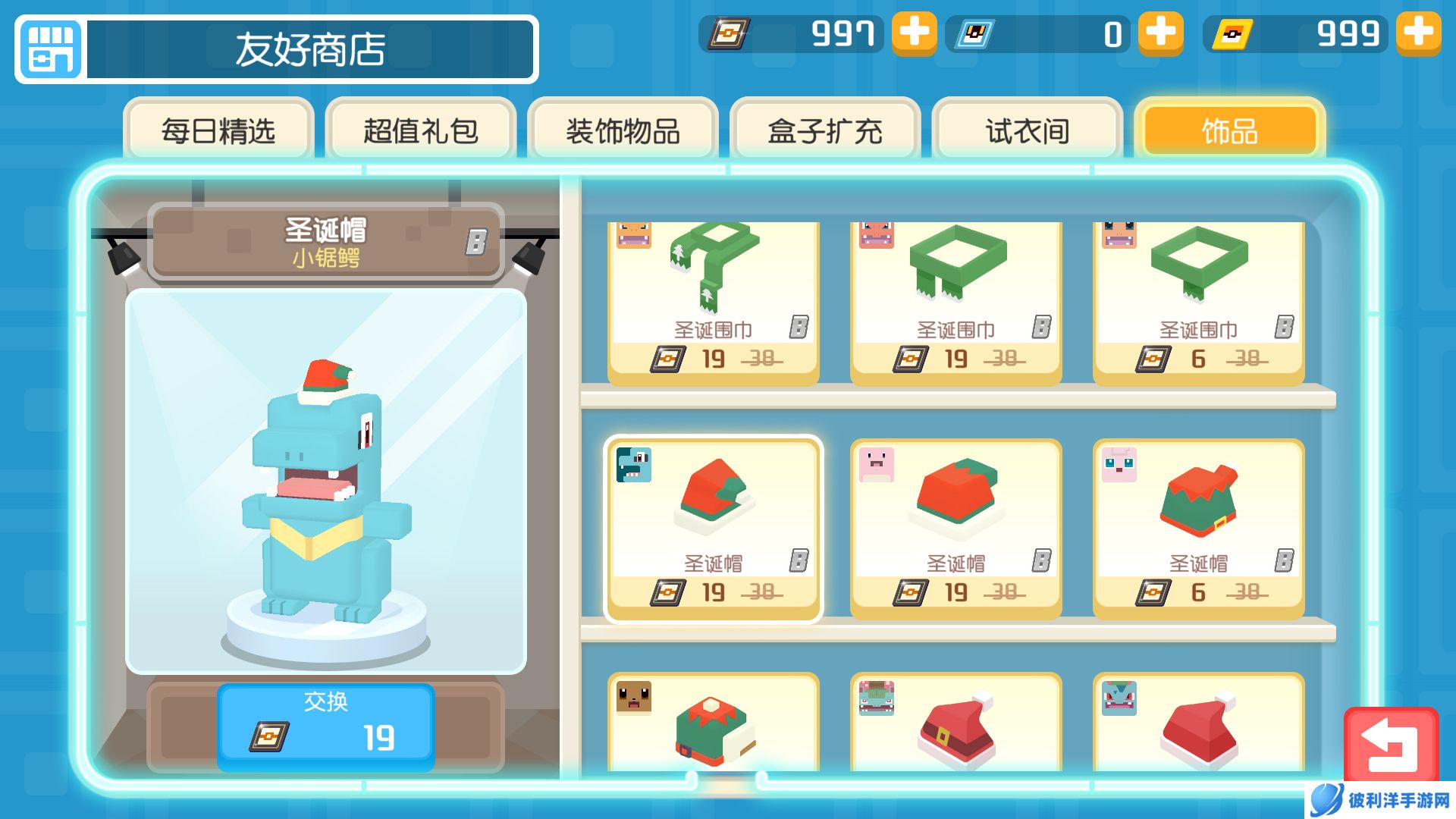Switch to the 装饰物品 tab

coord(623,130)
